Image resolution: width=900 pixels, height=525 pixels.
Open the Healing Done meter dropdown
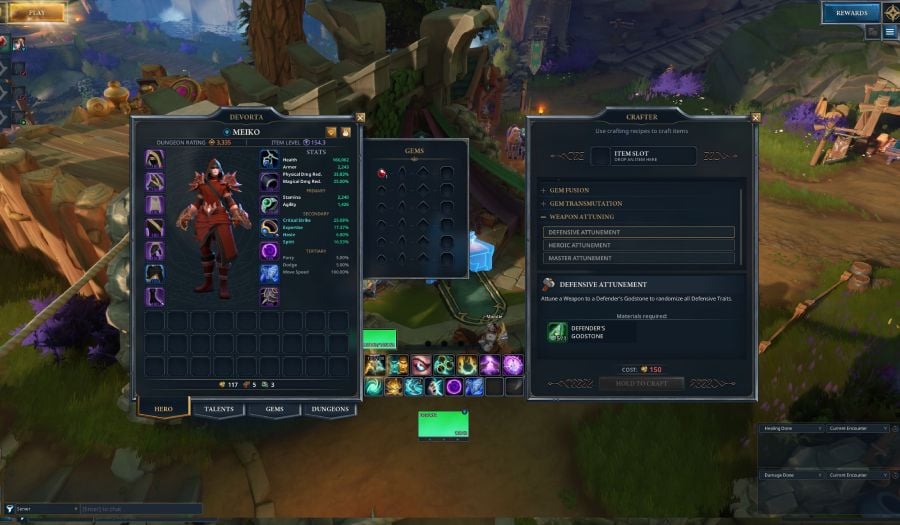coord(788,428)
